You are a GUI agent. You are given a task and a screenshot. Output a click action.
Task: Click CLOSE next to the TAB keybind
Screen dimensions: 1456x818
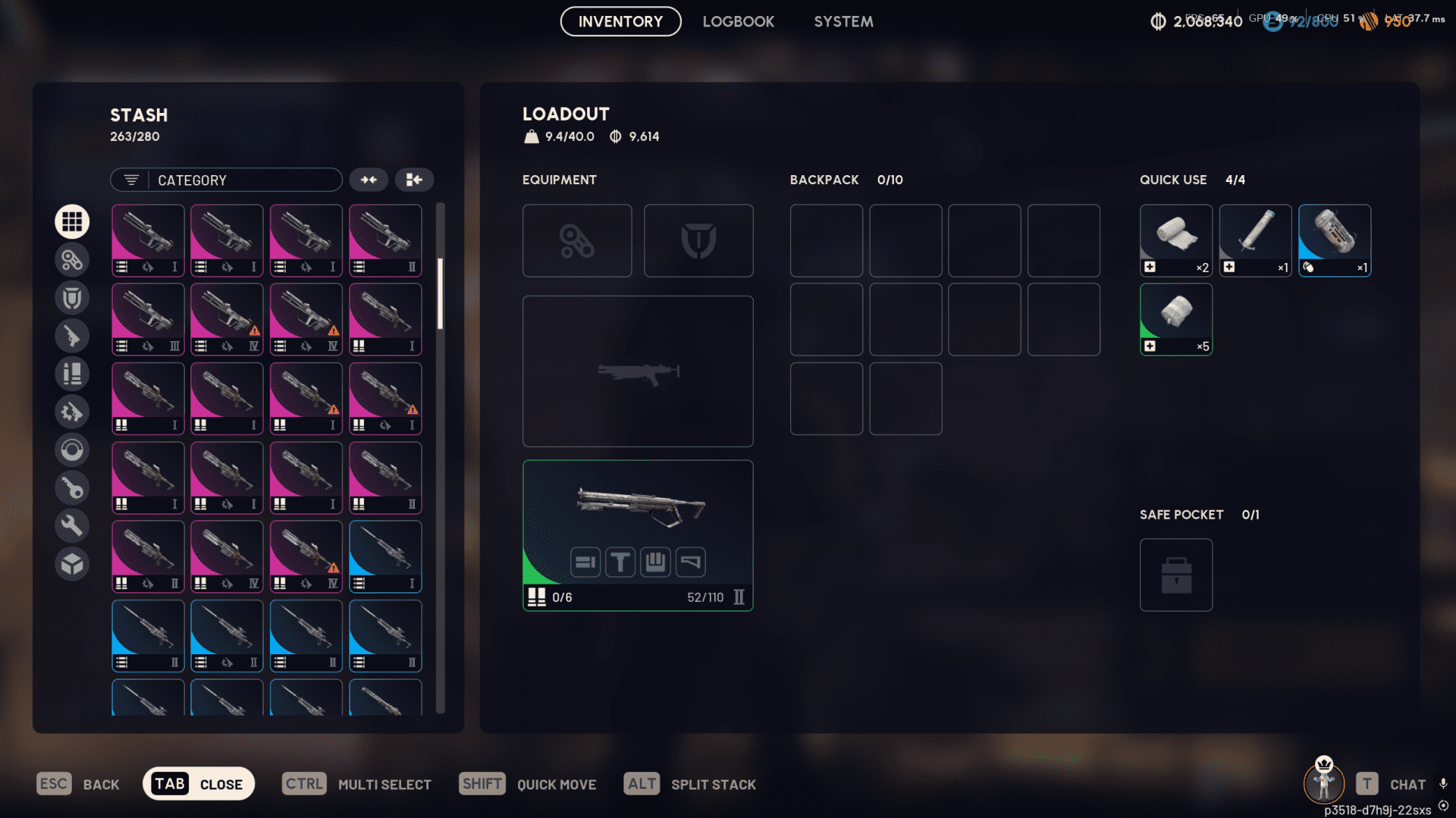click(x=221, y=784)
